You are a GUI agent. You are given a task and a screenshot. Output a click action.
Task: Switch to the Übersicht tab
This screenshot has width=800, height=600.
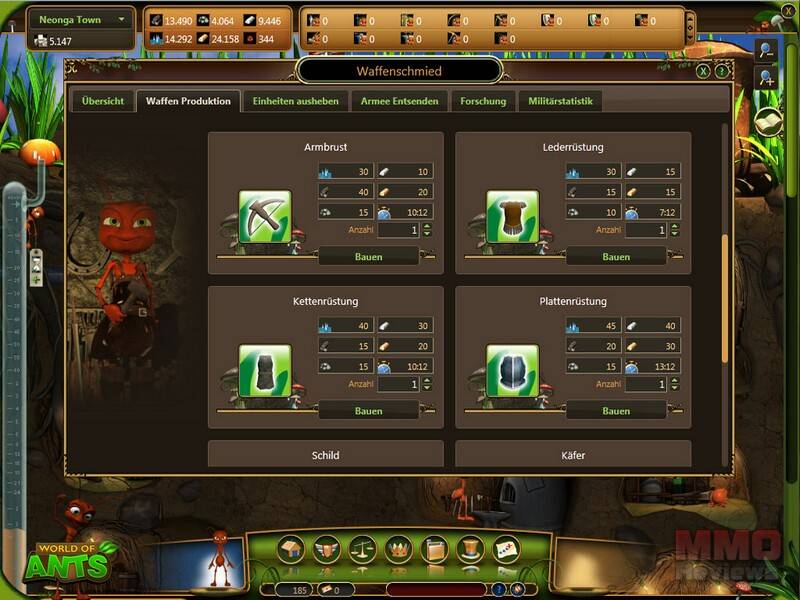pos(103,102)
